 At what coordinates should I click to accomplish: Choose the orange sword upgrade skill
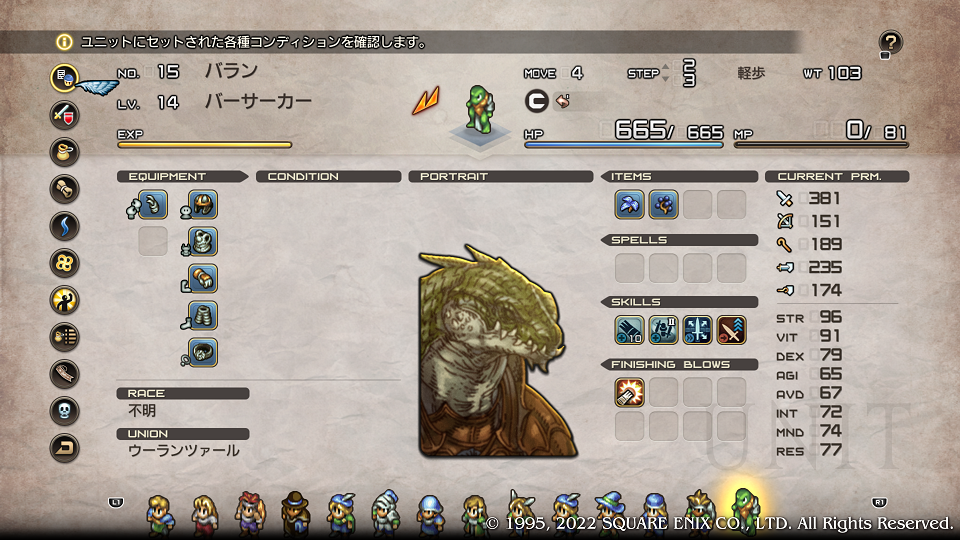[731, 330]
